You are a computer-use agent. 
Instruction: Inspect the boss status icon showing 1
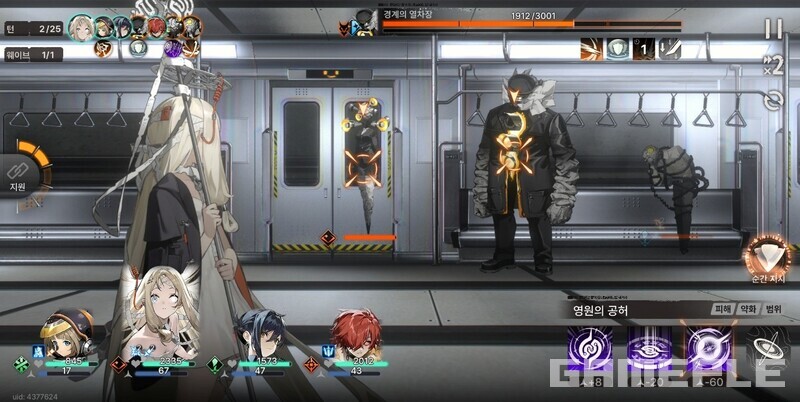pyautogui.click(x=647, y=48)
